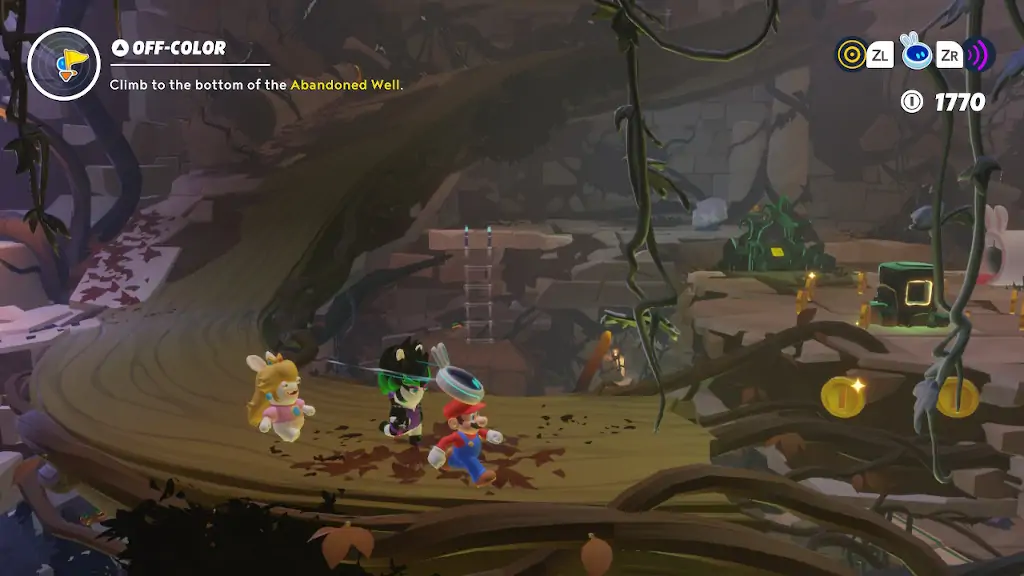
Task: Trigger the purple sound wave ability
Action: point(980,54)
